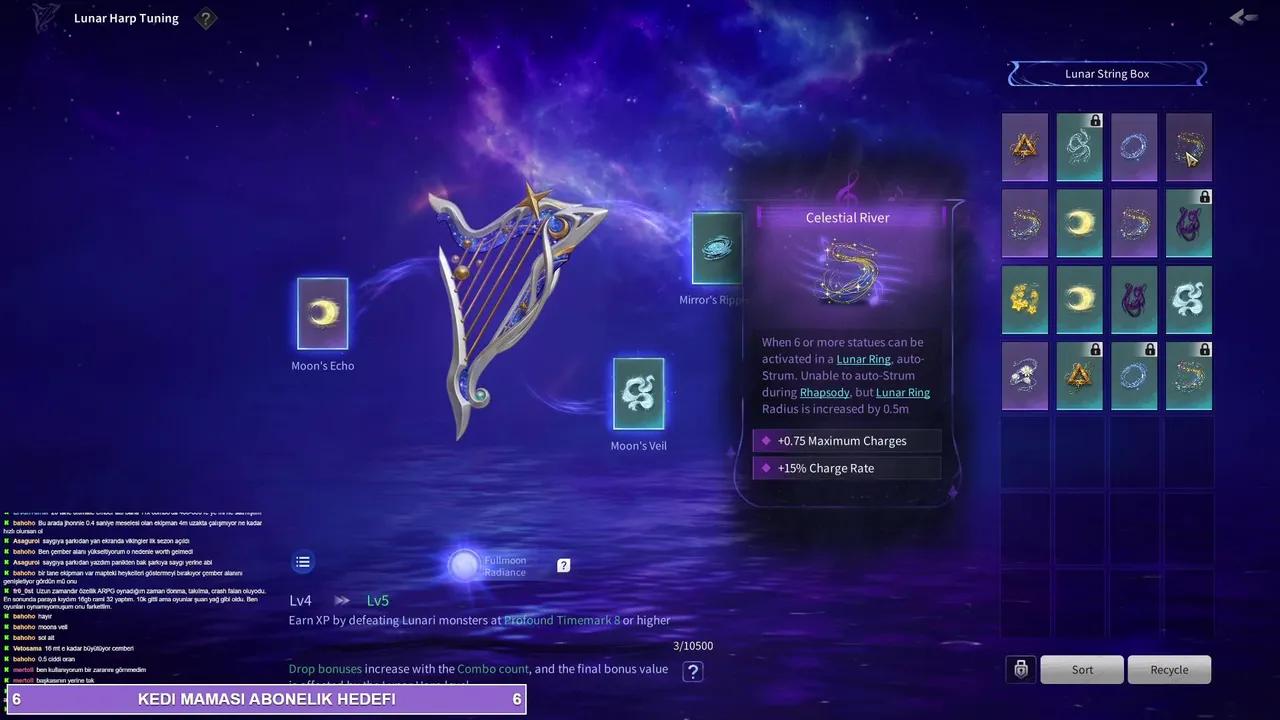Toggle the padlock beside the Sort button
Screen dimensions: 1280x720
[1021, 669]
